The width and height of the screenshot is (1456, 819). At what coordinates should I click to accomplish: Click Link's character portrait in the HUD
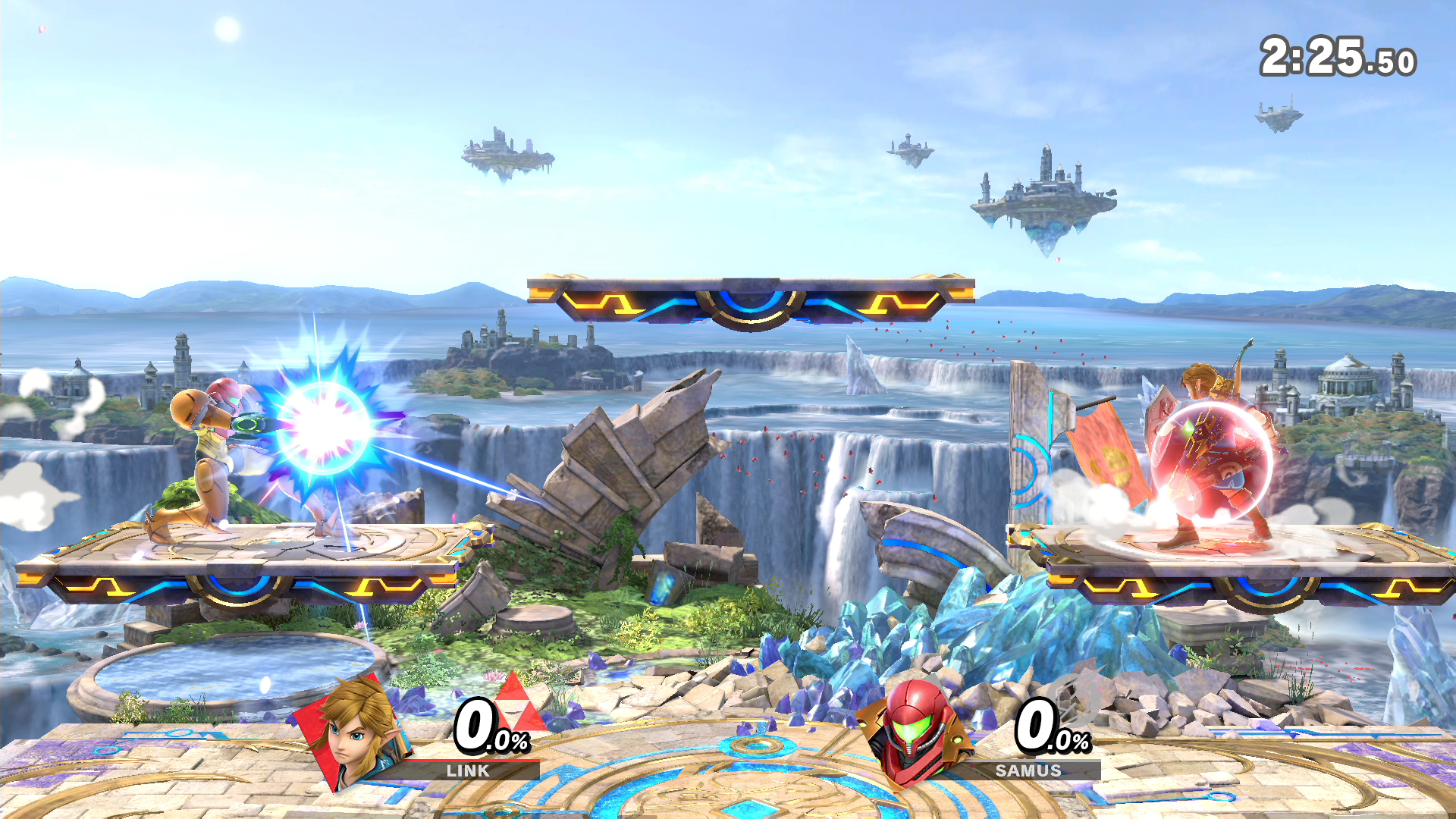coord(356,730)
